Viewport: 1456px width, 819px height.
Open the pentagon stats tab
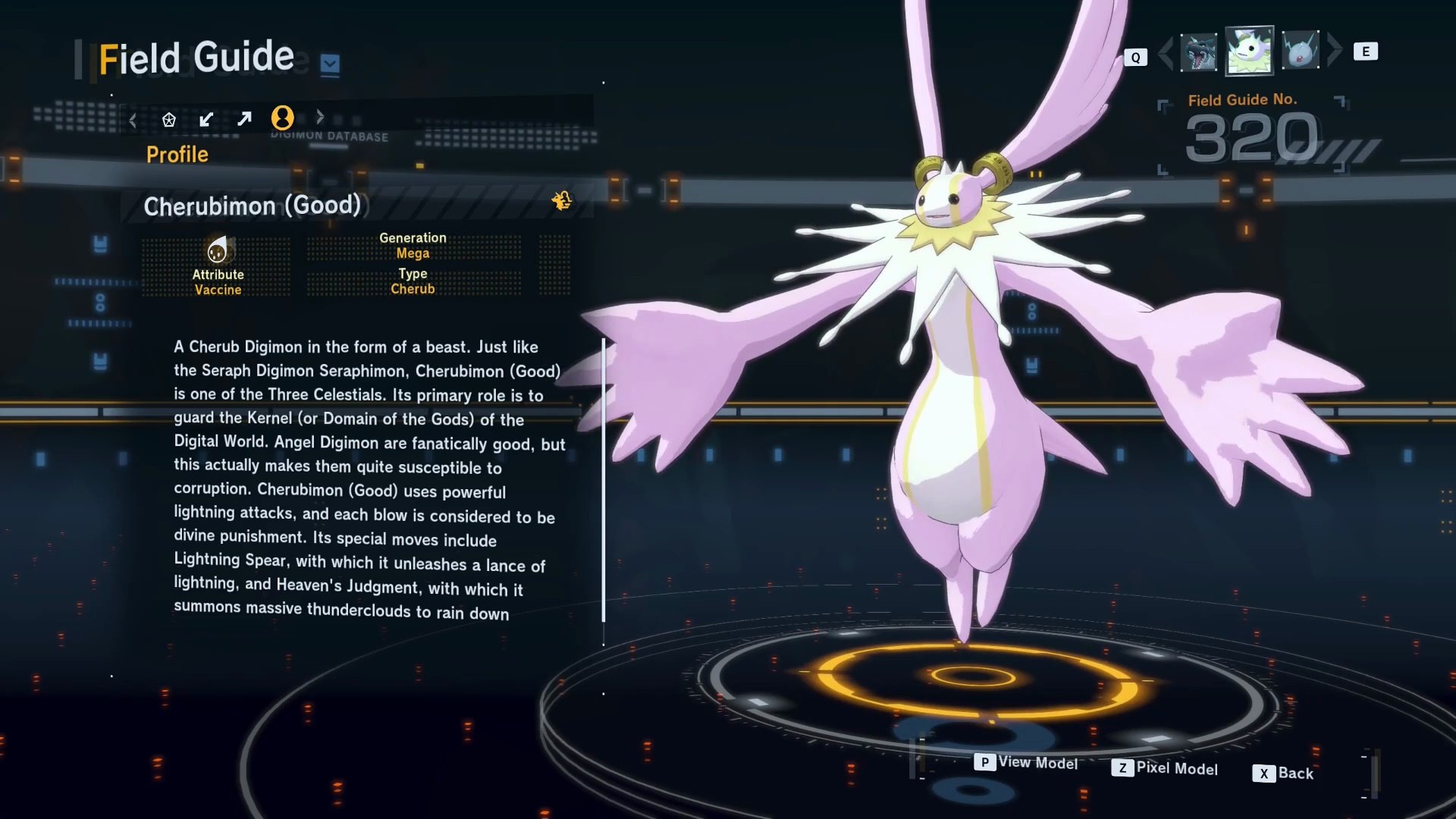click(169, 120)
